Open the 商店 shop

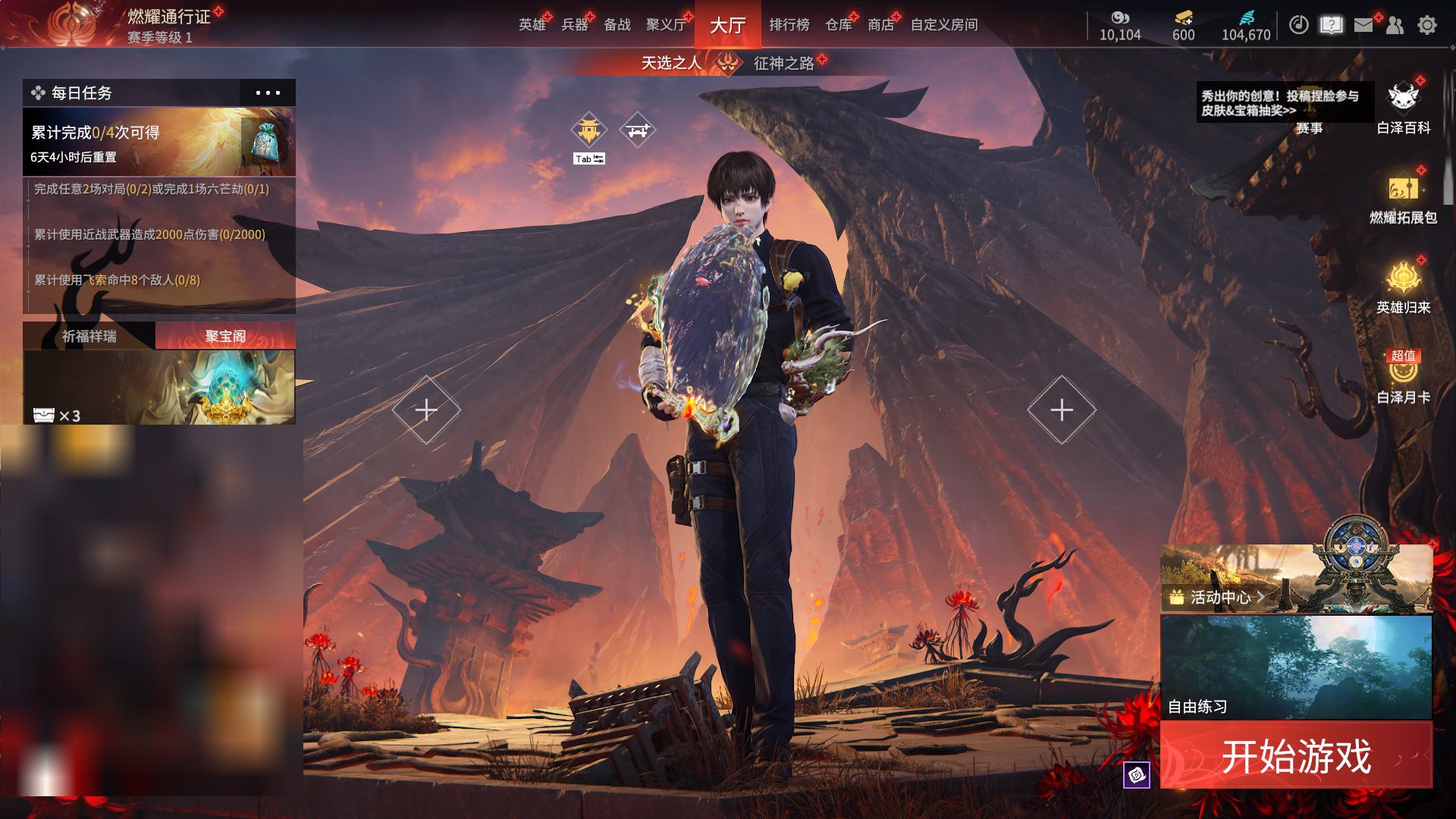(880, 25)
